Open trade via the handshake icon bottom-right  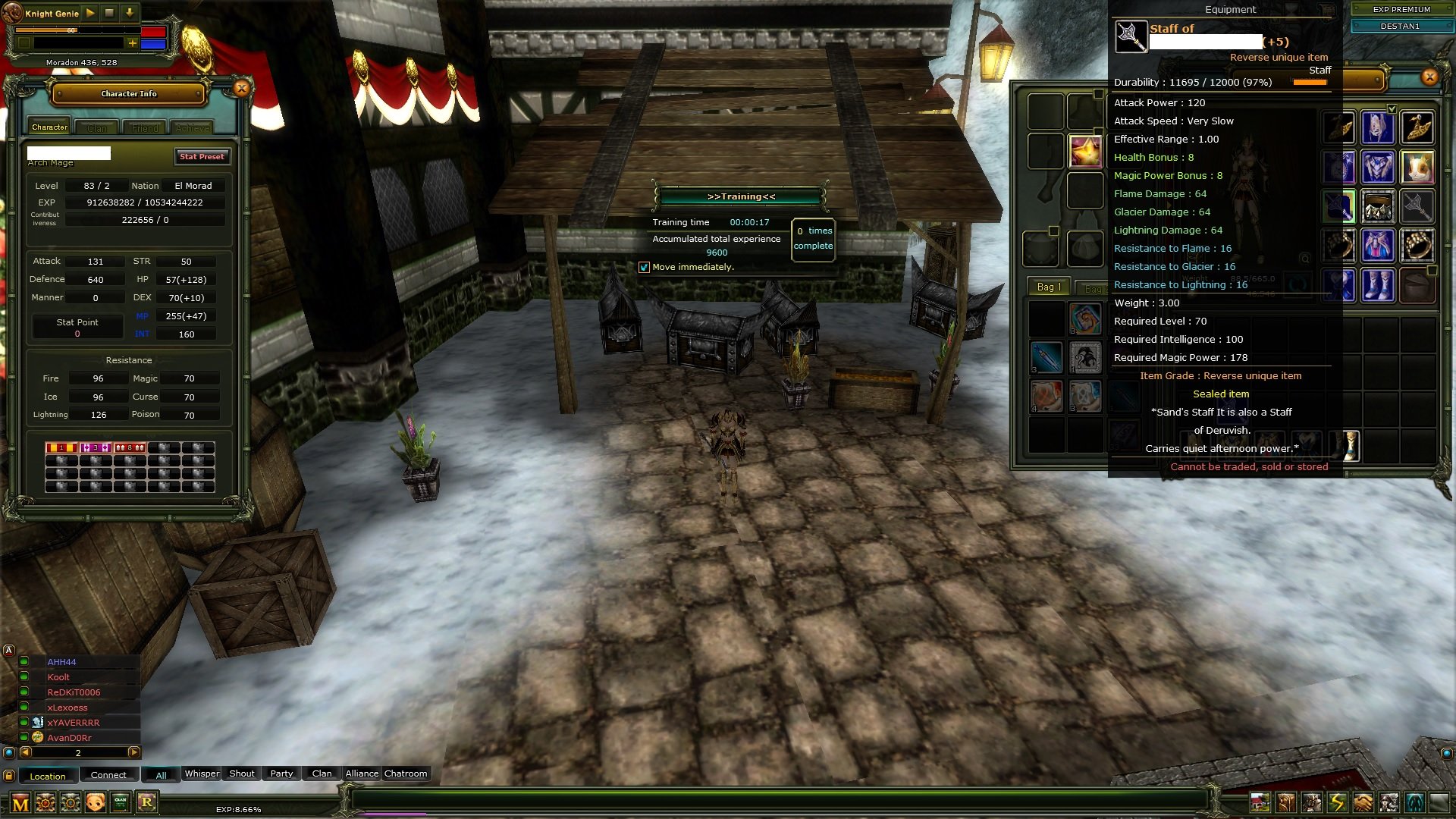click(1362, 802)
